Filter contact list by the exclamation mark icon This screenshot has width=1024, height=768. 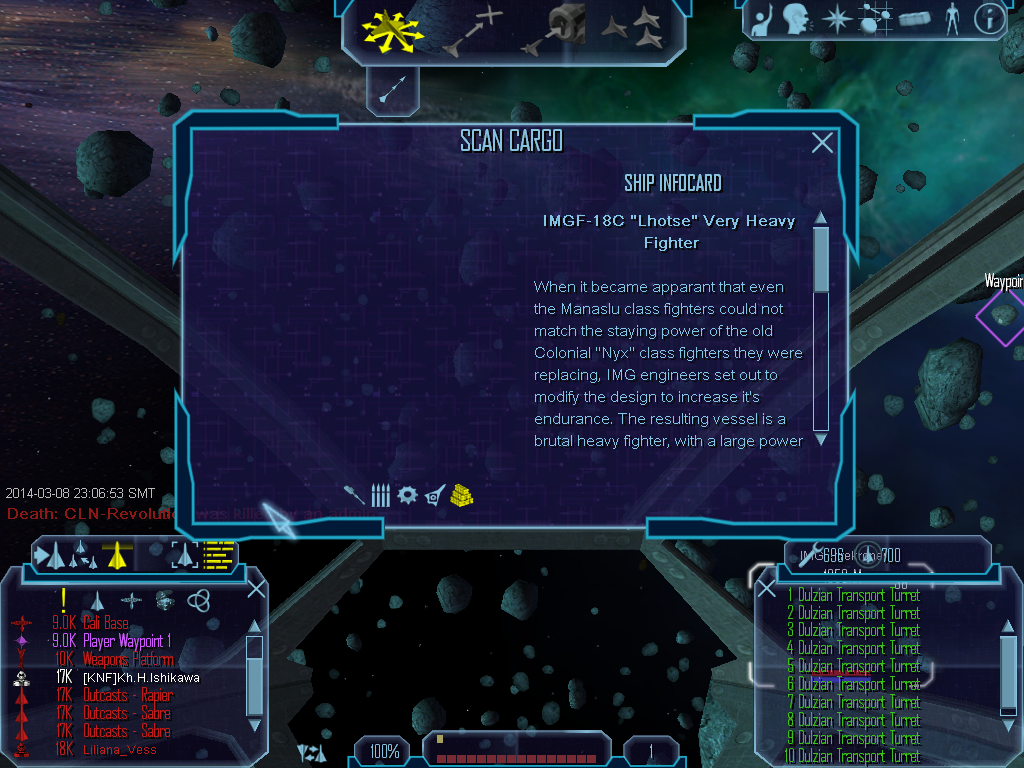coord(62,600)
